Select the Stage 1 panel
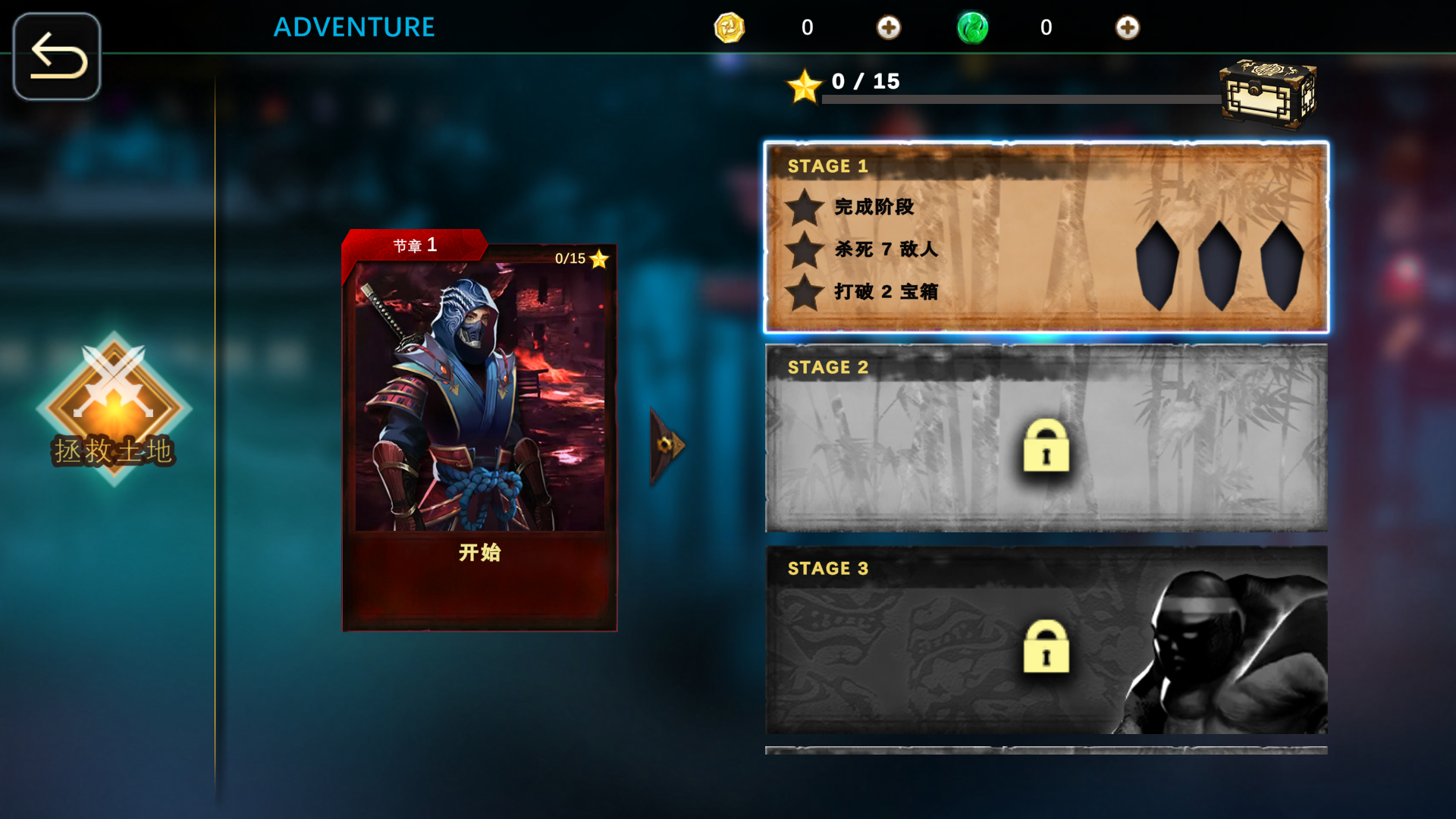This screenshot has height=819, width=1456. [x=1046, y=237]
